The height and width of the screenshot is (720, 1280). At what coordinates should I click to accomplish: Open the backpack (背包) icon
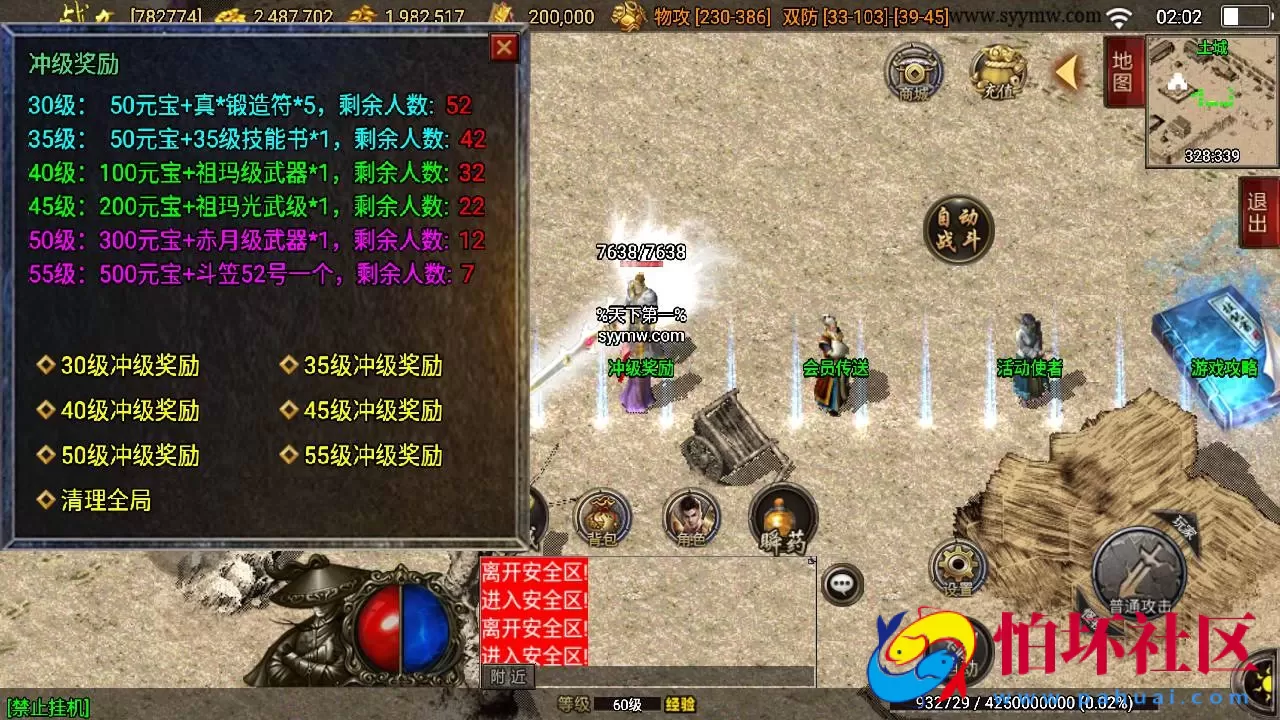tap(601, 518)
